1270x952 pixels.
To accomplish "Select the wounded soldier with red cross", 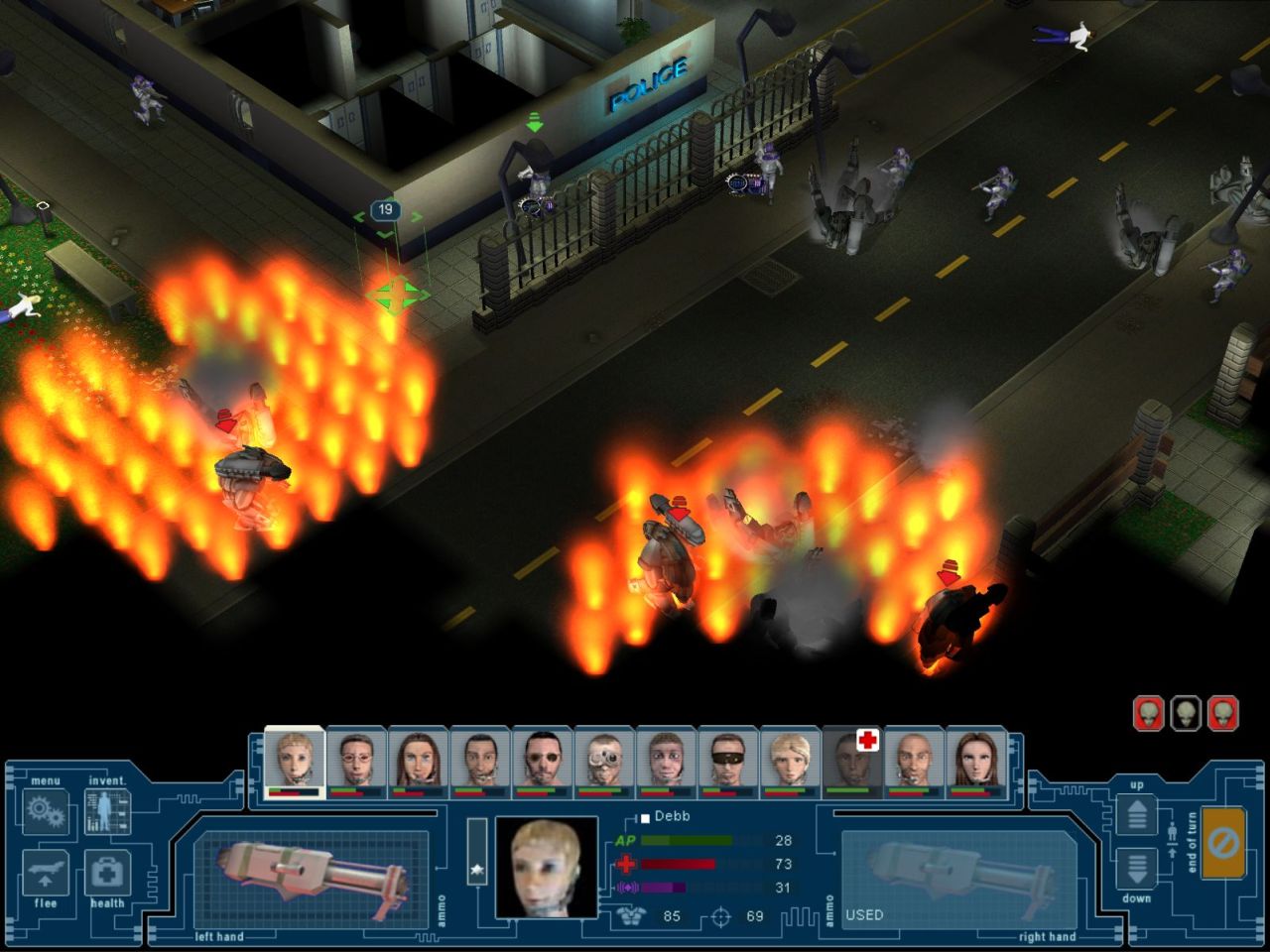I will [852, 762].
